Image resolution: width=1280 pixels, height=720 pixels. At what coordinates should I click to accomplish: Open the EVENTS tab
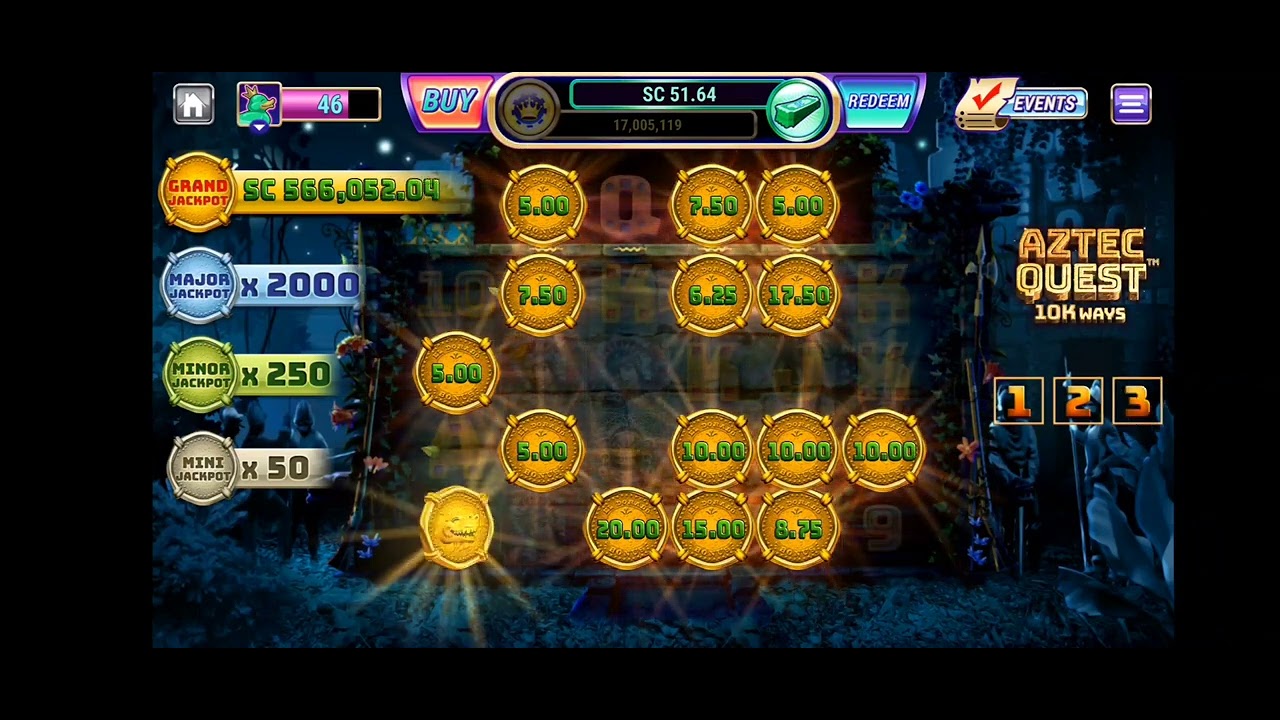point(1048,104)
